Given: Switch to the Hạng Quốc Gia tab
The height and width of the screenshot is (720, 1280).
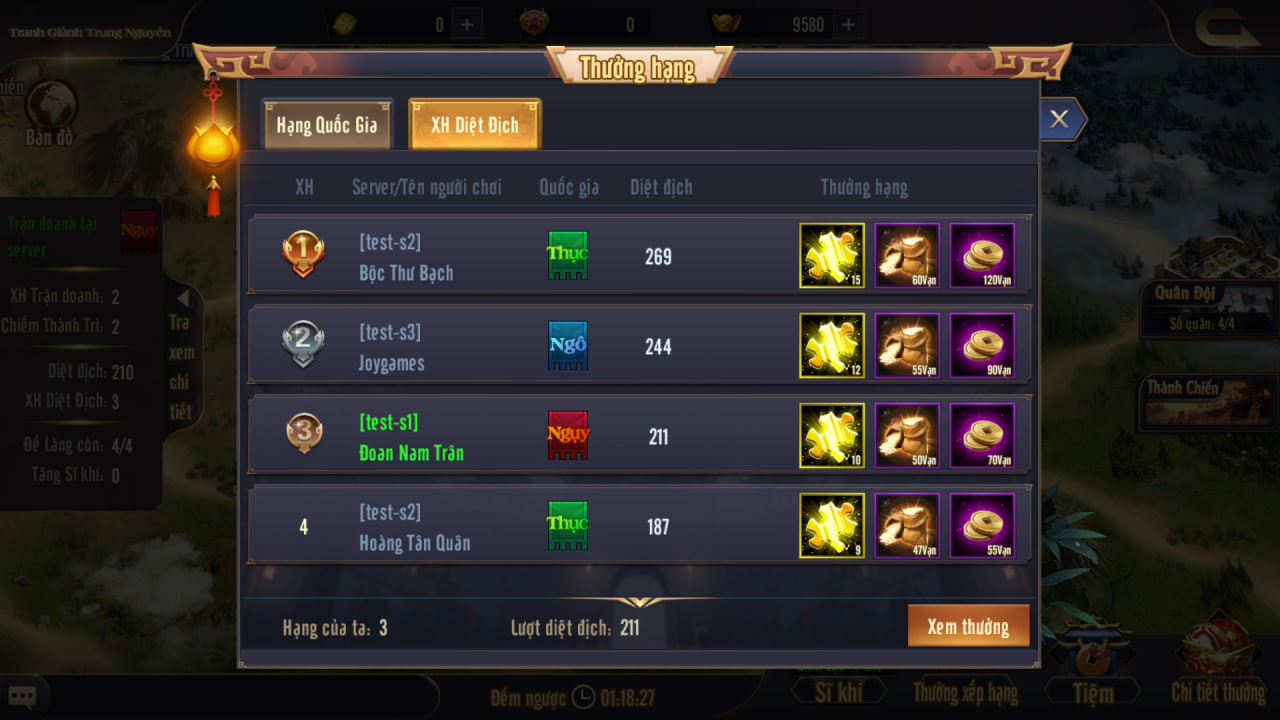Looking at the screenshot, I should pyautogui.click(x=326, y=125).
